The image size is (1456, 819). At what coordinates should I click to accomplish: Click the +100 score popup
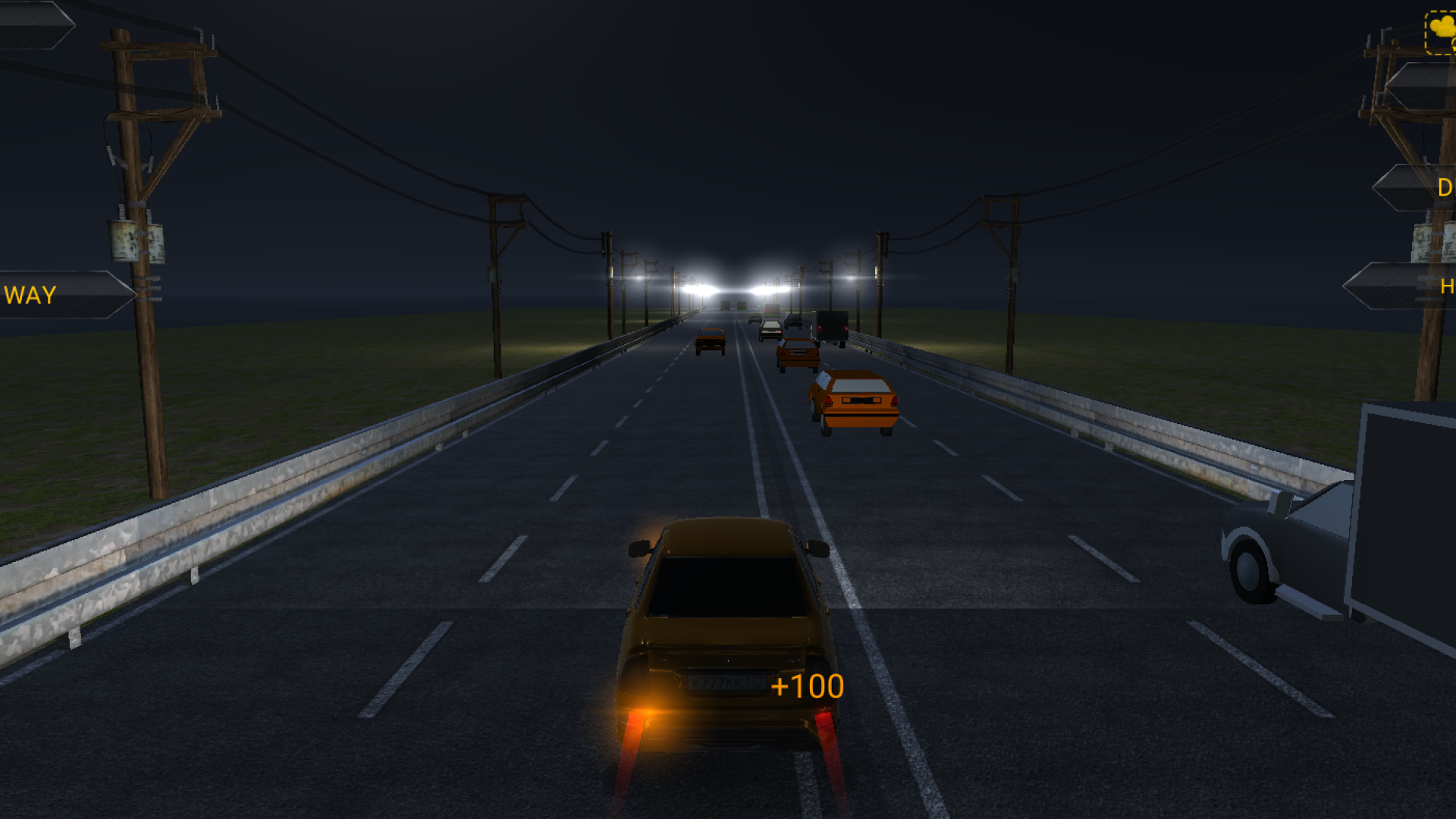pyautogui.click(x=806, y=687)
